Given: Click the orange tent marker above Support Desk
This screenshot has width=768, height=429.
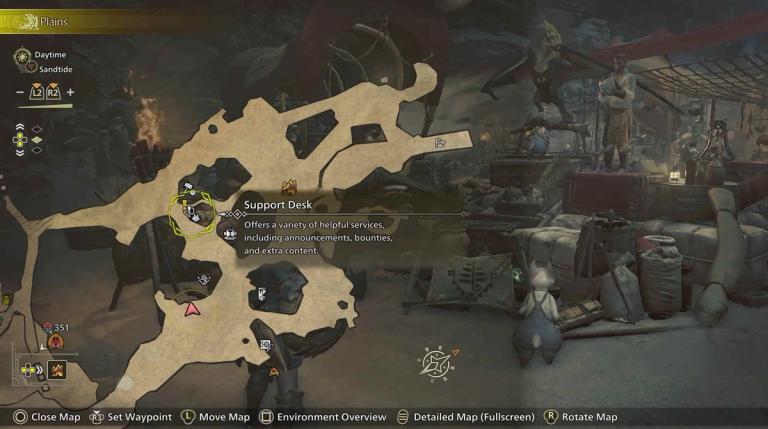Looking at the screenshot, I should [x=290, y=187].
